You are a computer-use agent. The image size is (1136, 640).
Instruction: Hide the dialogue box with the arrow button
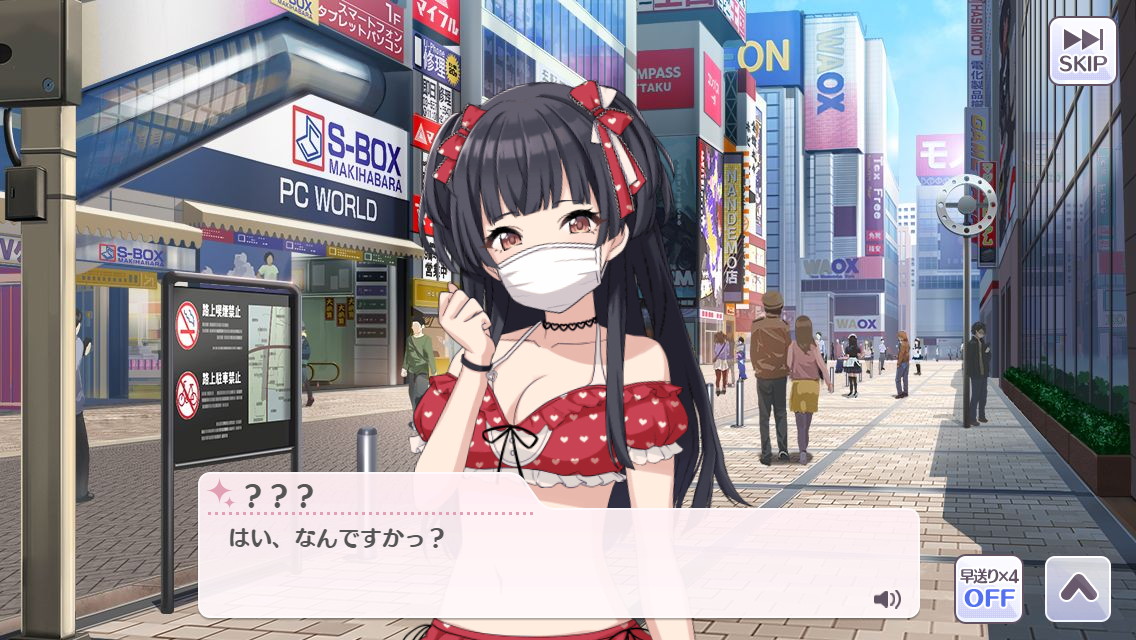pyautogui.click(x=1077, y=589)
